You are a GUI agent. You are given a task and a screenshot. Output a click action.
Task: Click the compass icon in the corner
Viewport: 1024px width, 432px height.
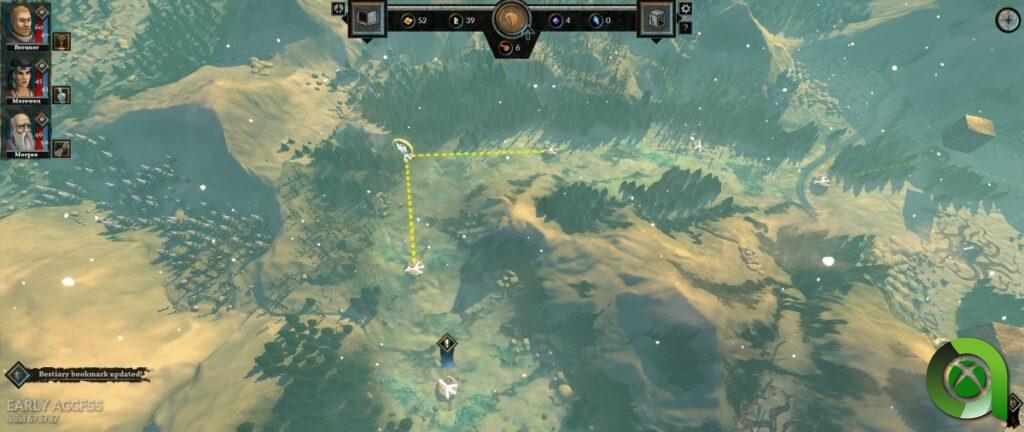[x=1007, y=20]
